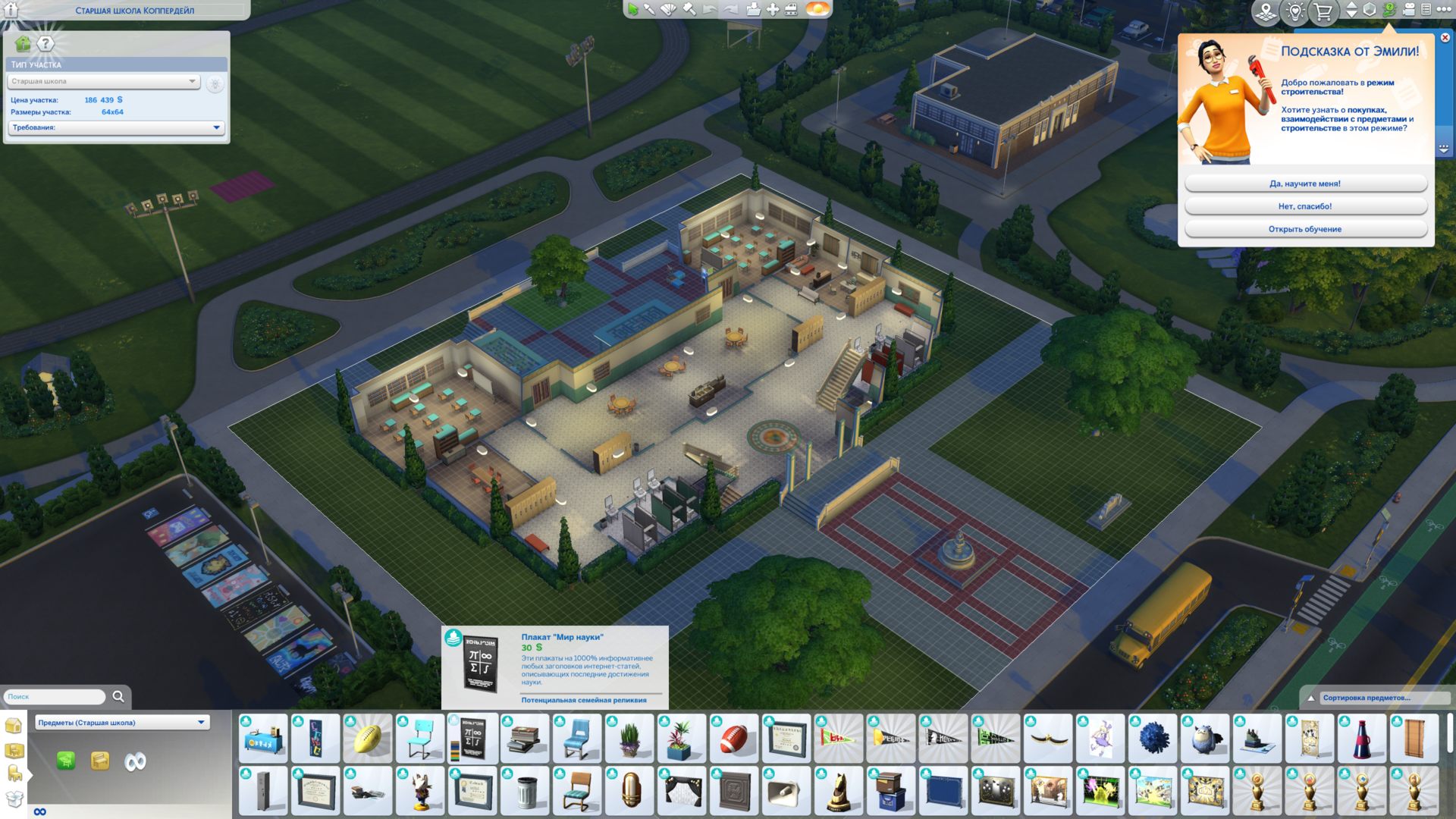Open the lot type dropdown "Старшая школа"

104,81
